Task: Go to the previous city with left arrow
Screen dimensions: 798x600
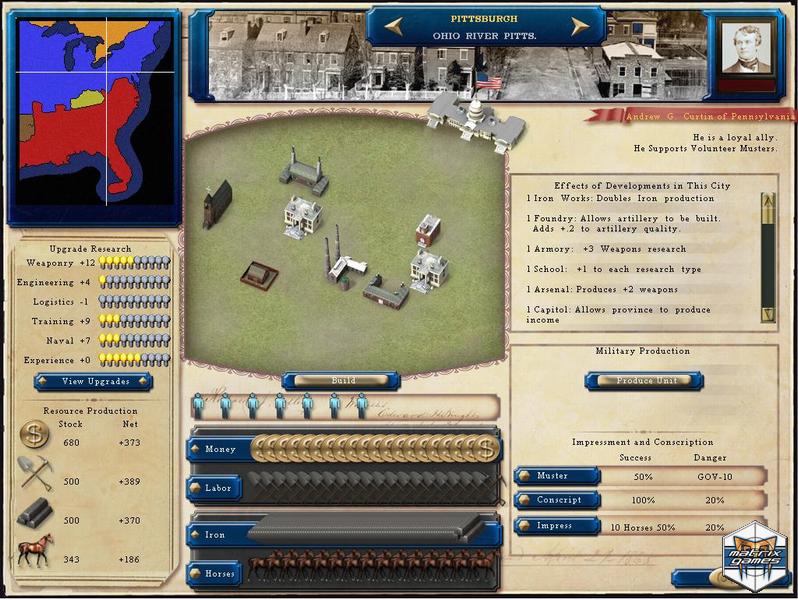Action: tap(391, 27)
